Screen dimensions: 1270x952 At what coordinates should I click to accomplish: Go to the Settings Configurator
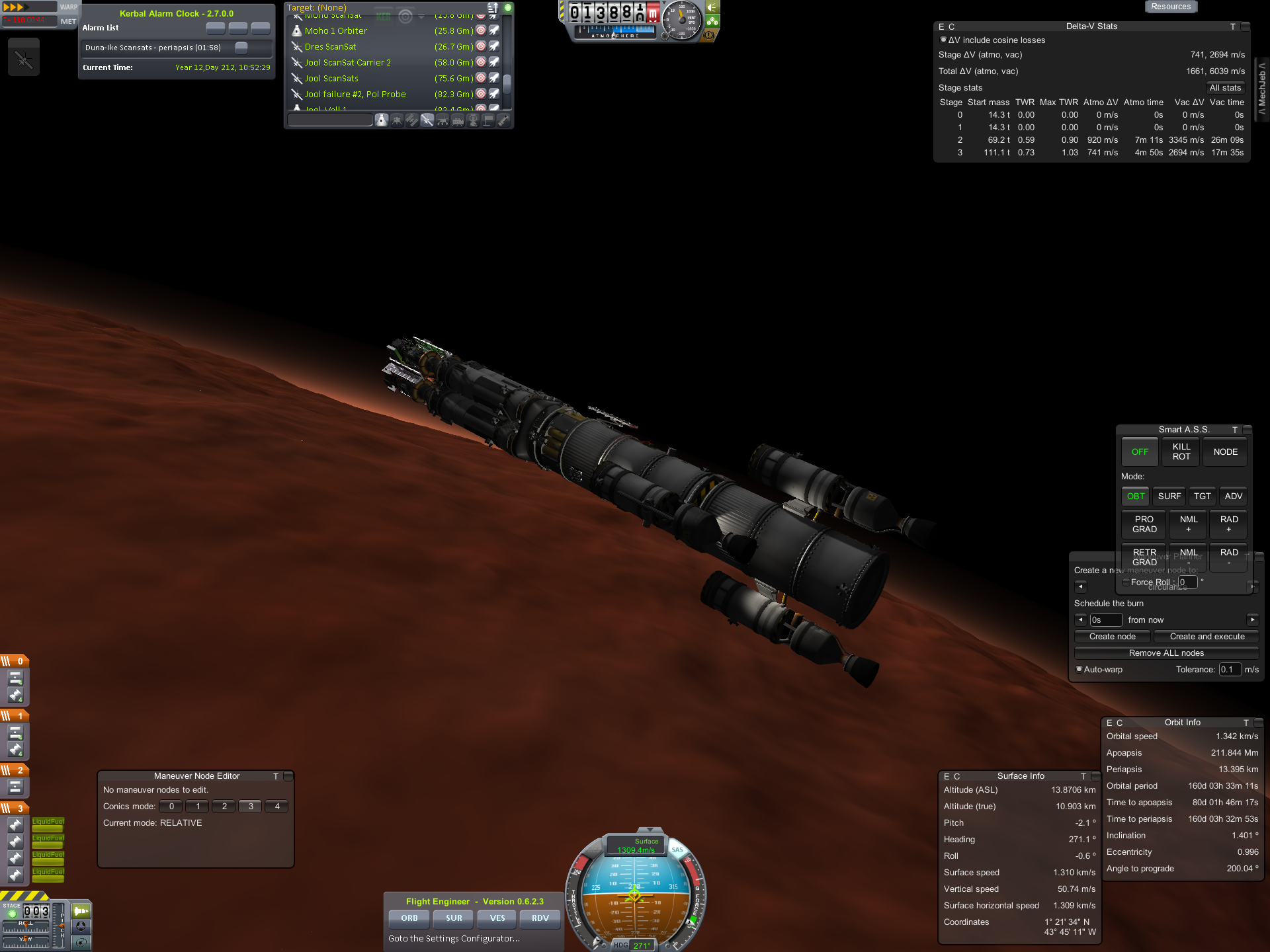454,939
